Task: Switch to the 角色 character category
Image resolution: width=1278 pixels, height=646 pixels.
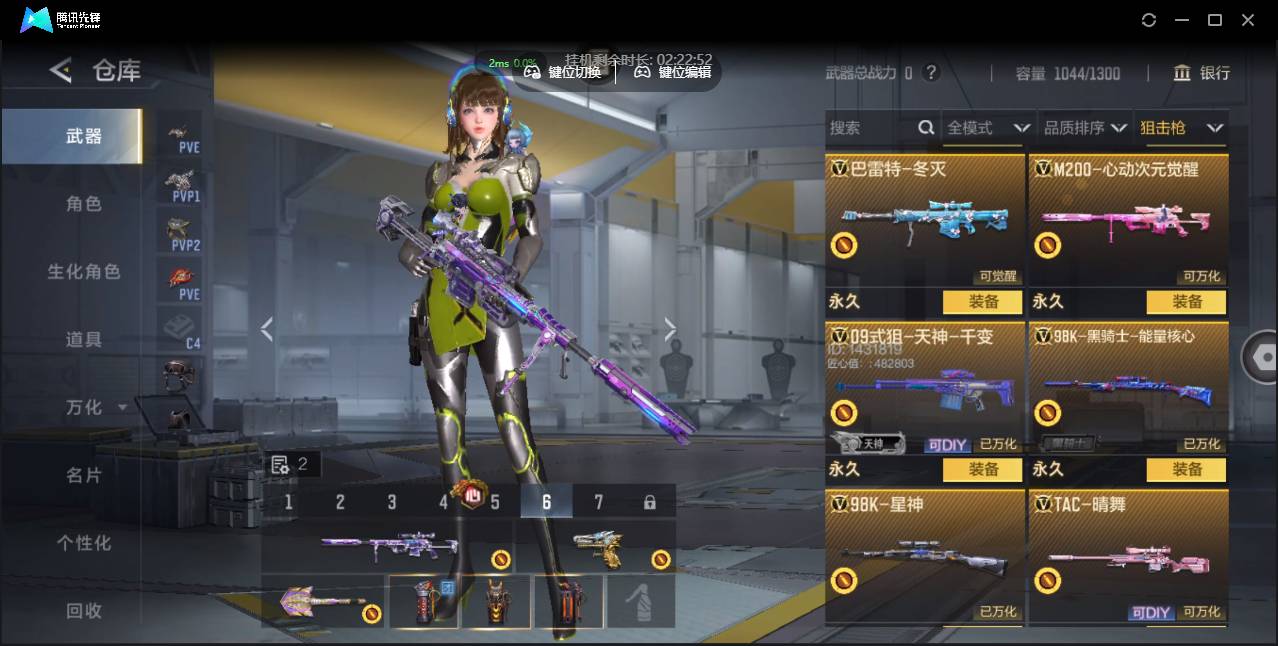Action: coord(83,204)
